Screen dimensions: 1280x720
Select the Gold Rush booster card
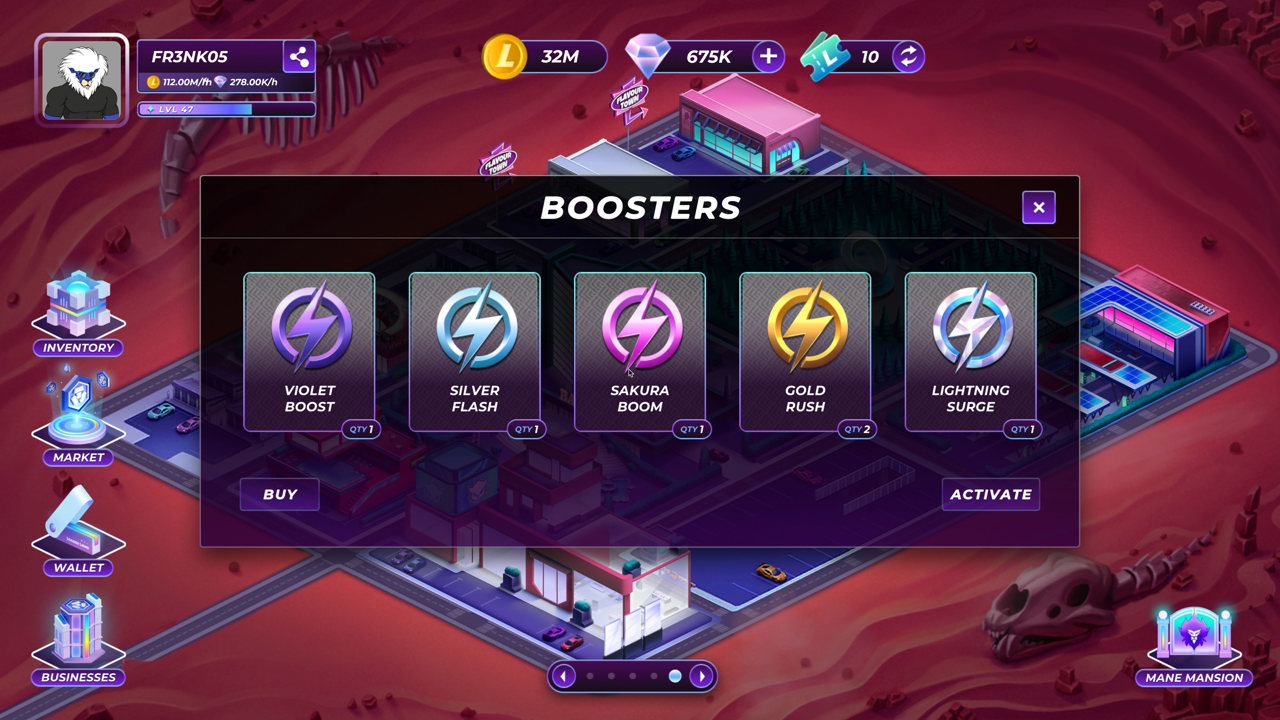tap(805, 351)
